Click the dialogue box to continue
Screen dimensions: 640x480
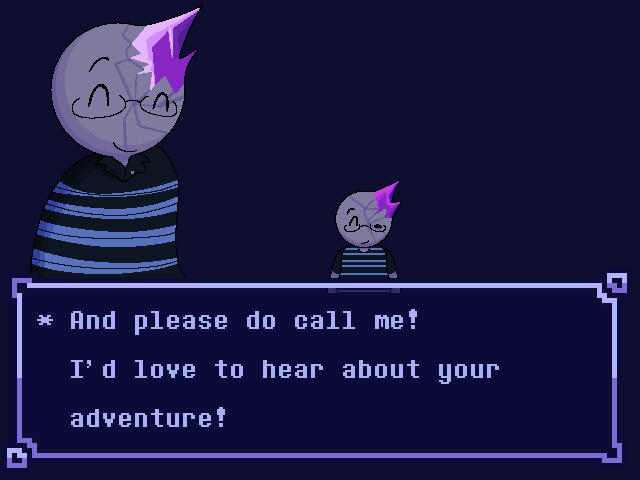click(x=318, y=370)
